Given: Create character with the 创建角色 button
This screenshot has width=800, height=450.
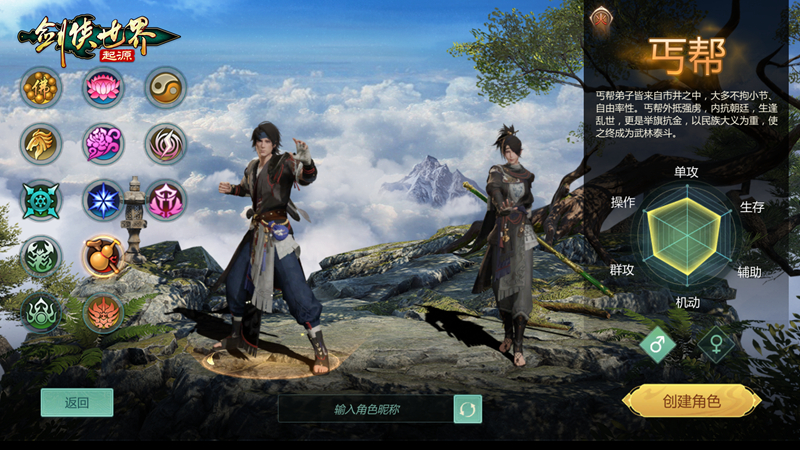Looking at the screenshot, I should point(691,401).
